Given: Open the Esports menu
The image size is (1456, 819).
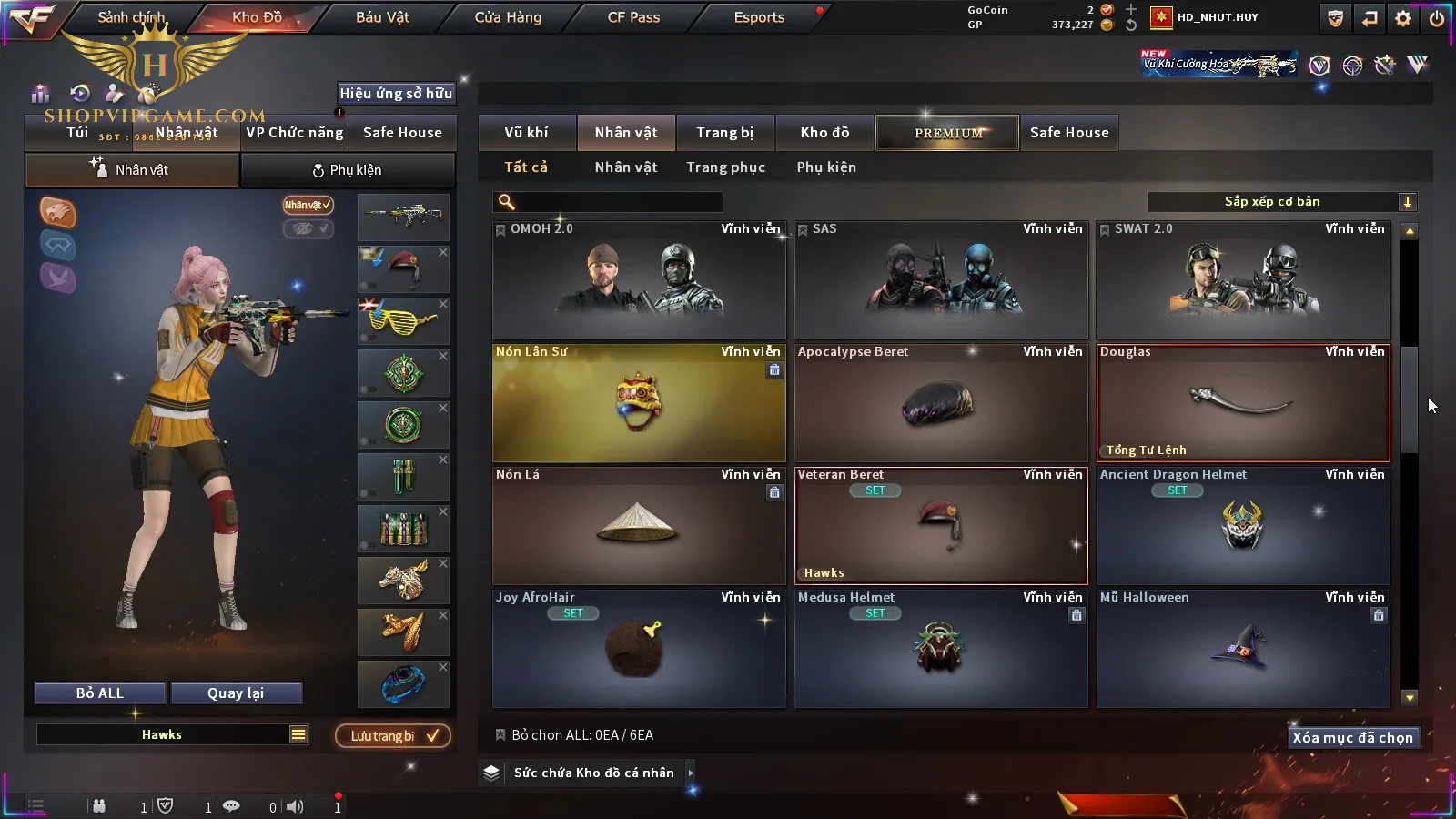Looking at the screenshot, I should click(759, 17).
